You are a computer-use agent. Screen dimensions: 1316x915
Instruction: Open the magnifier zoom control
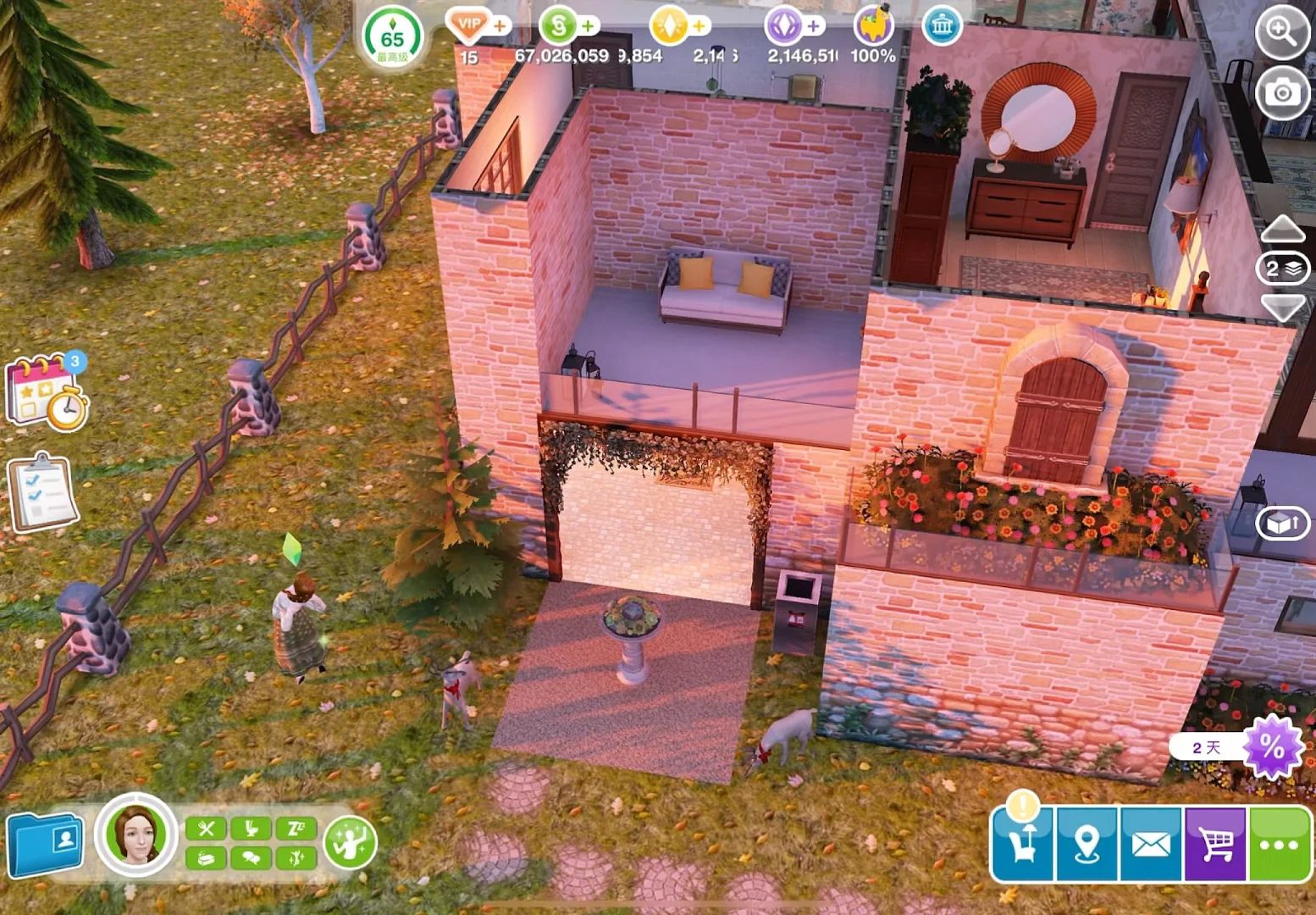[x=1282, y=33]
